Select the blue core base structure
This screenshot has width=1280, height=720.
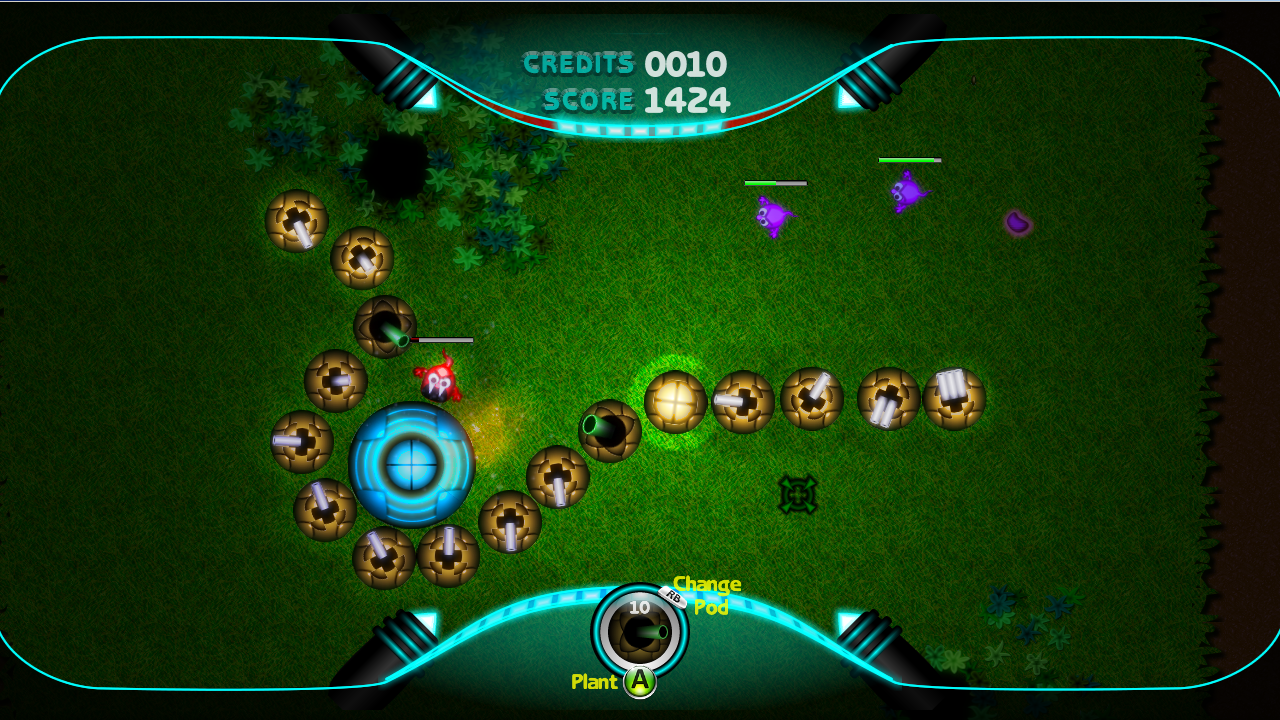pos(411,464)
